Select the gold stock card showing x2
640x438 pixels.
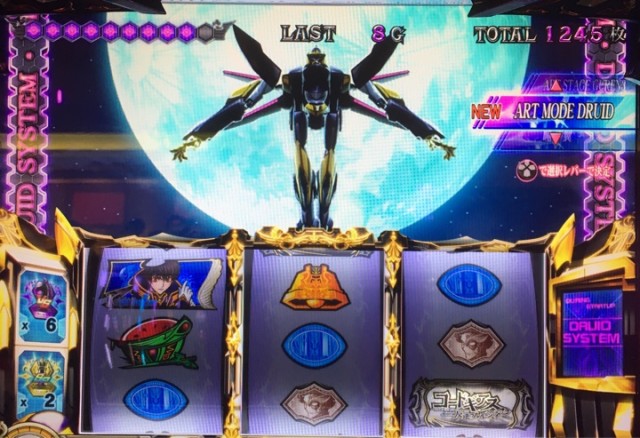[x=42, y=381]
